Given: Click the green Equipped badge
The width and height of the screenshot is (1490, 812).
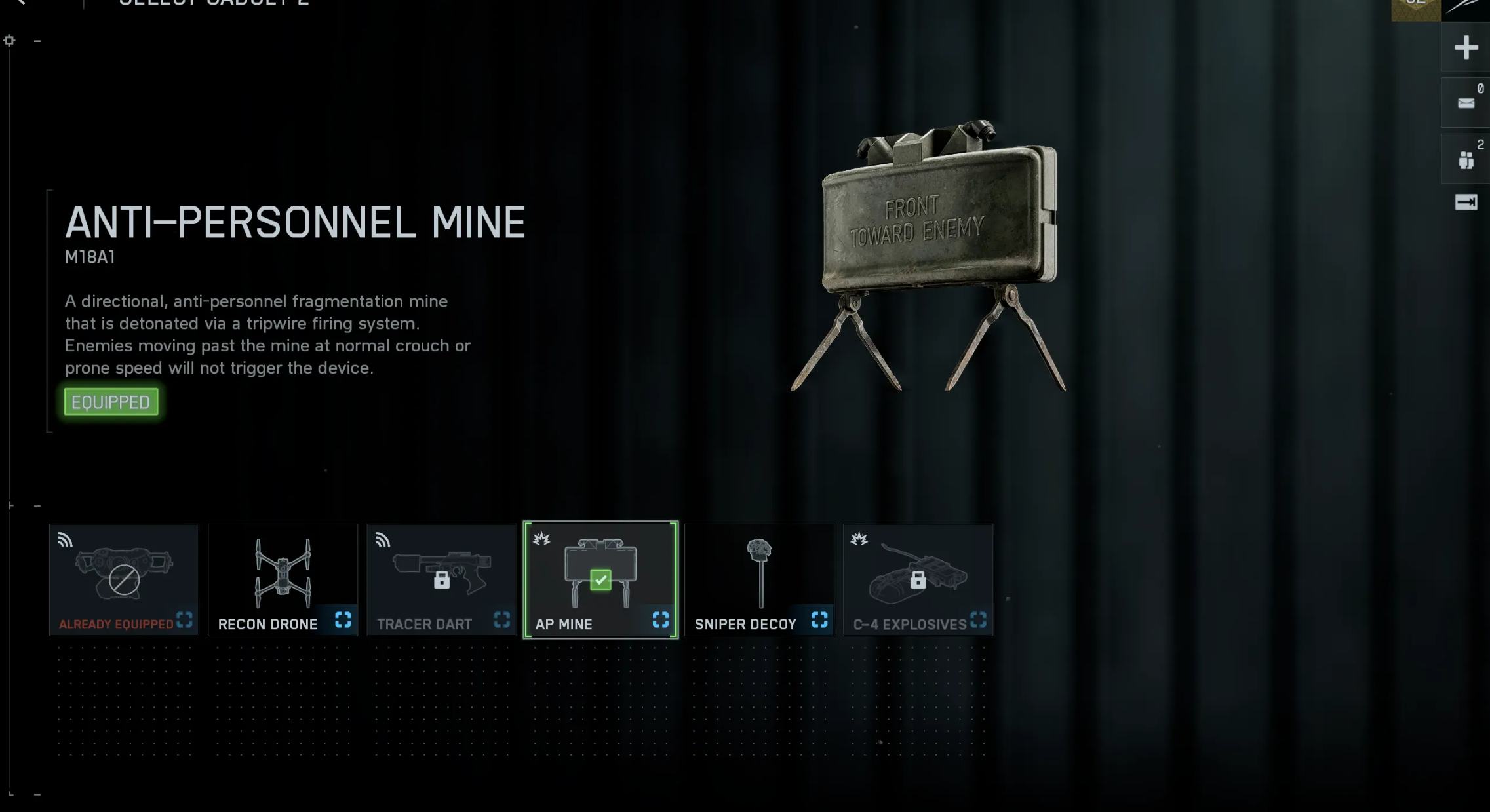Looking at the screenshot, I should pyautogui.click(x=111, y=402).
